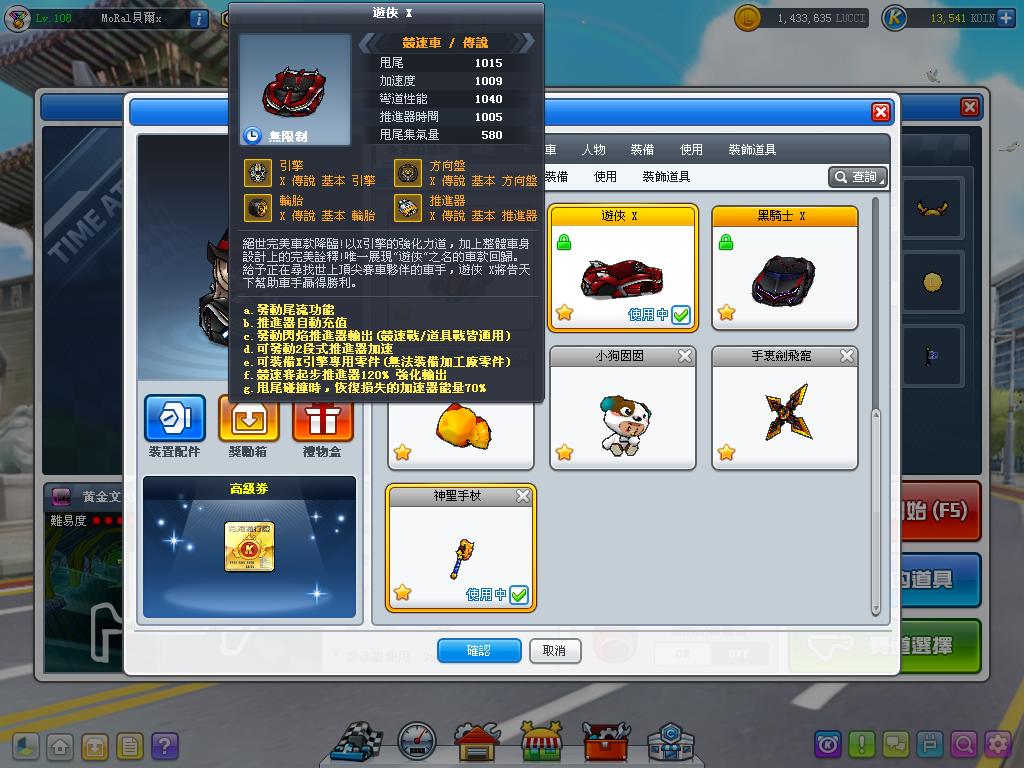Choose the 小狗囡囡 puppy item
Screen dimensions: 1024x768
pos(622,408)
